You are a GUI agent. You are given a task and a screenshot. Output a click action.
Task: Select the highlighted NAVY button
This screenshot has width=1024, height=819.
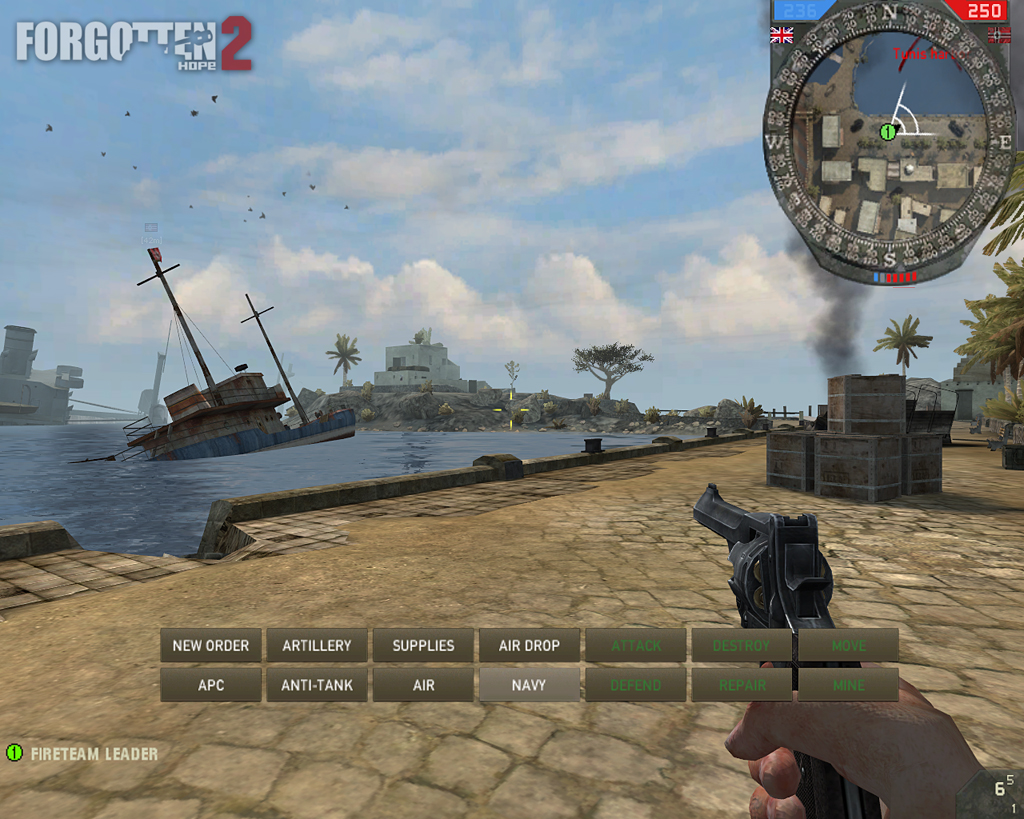(x=529, y=685)
